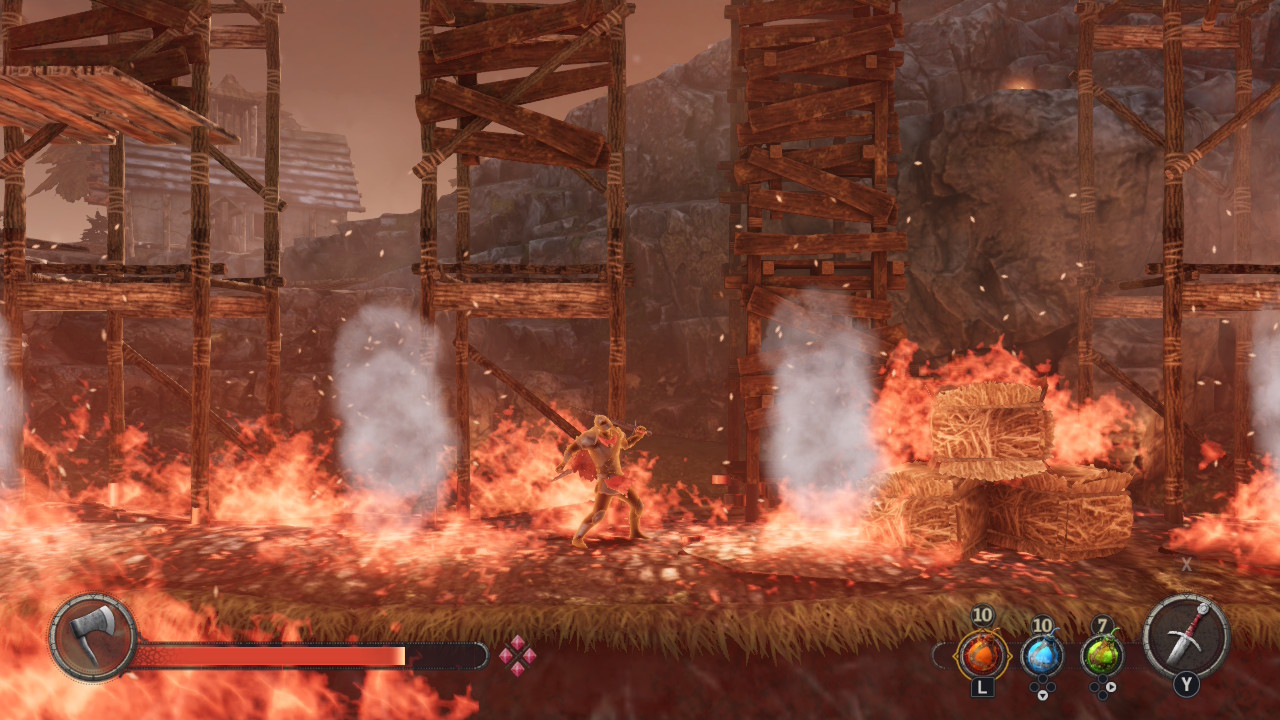Image resolution: width=1280 pixels, height=720 pixels.
Task: Choose the orange fire bomb slot
Action: 981,656
